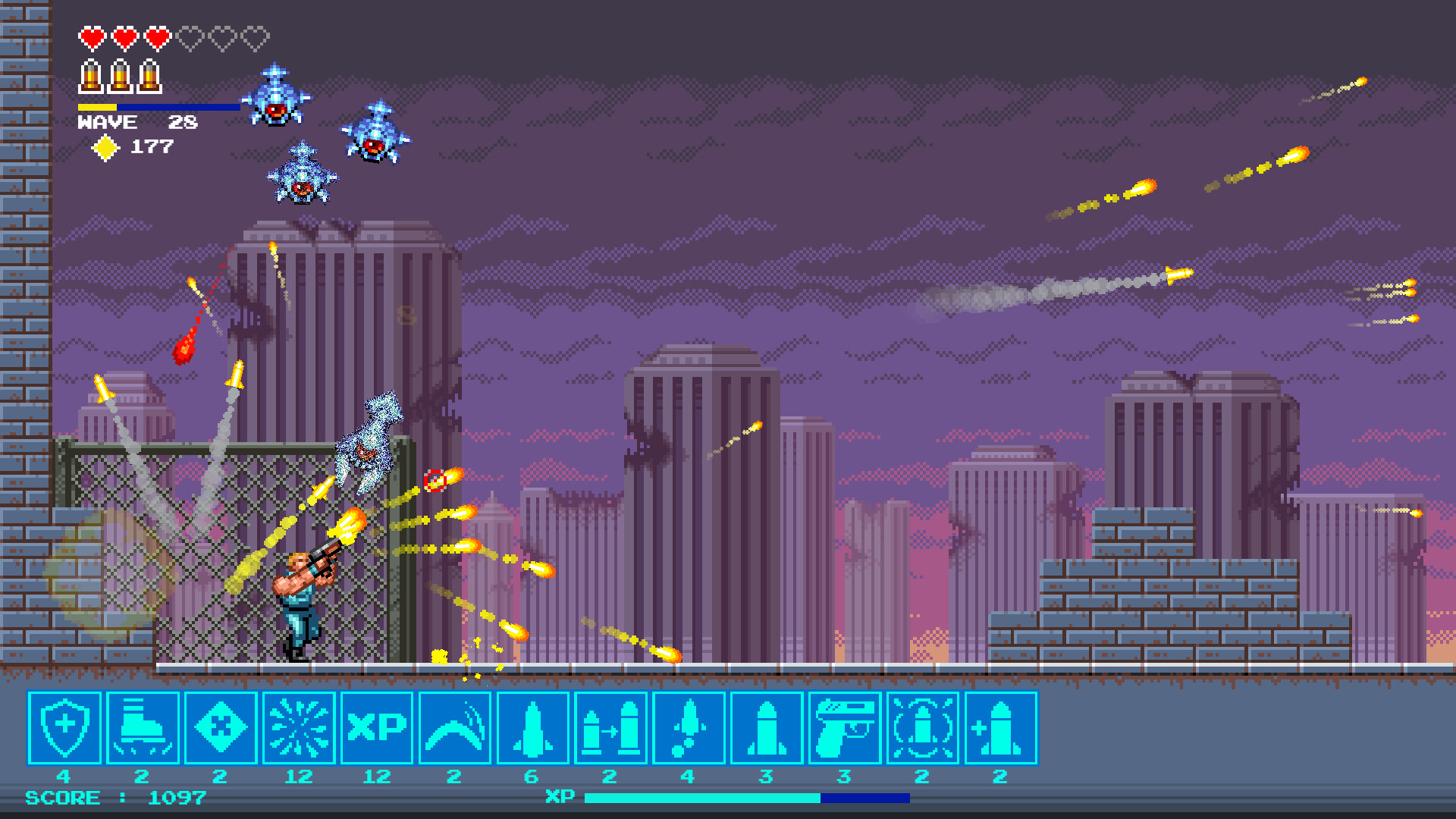Screen dimensions: 1456x819
Task: Click the diamond gem currency icon
Action: (108, 149)
